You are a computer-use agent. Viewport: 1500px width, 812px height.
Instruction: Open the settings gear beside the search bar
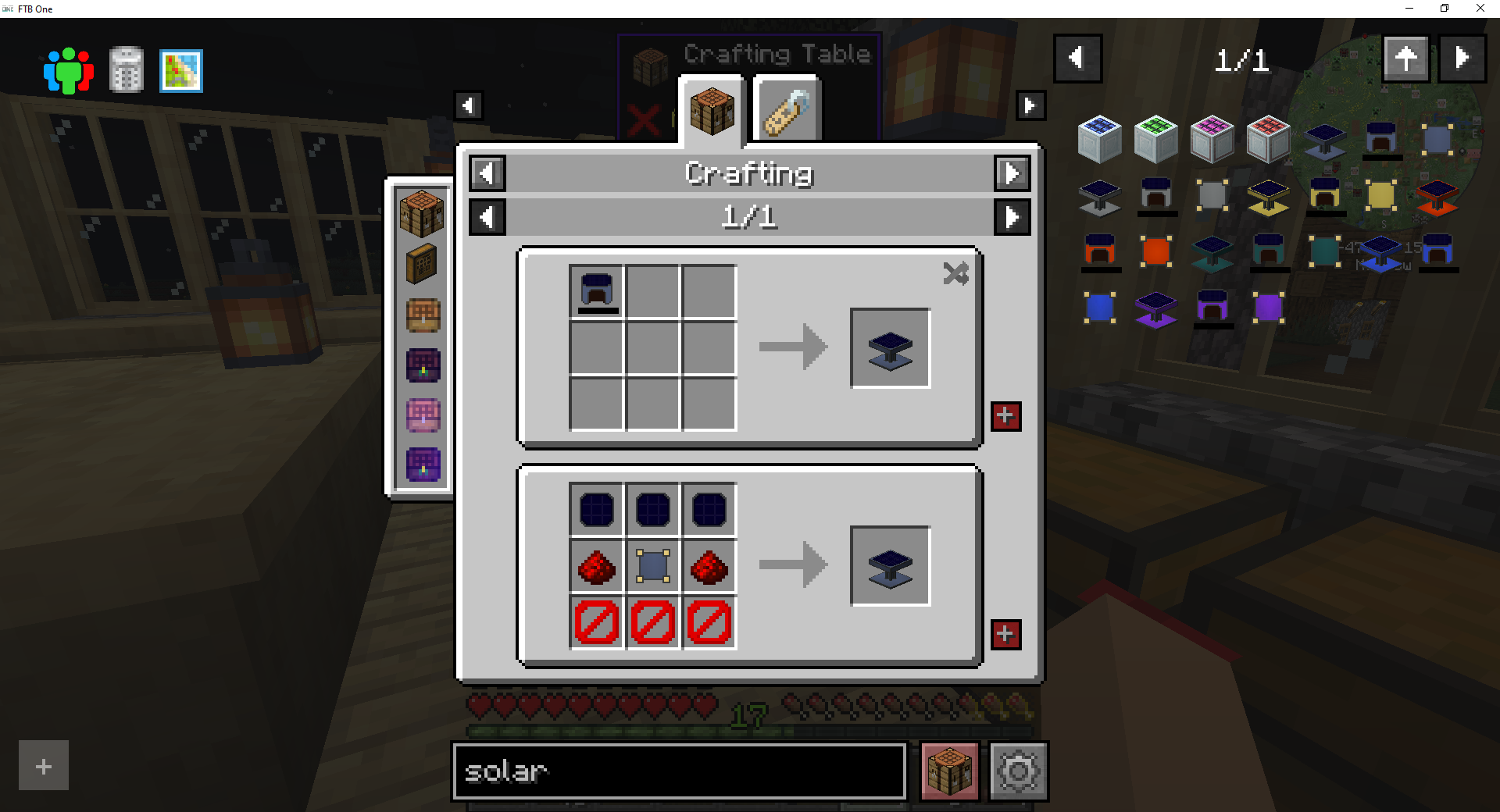(x=1018, y=771)
